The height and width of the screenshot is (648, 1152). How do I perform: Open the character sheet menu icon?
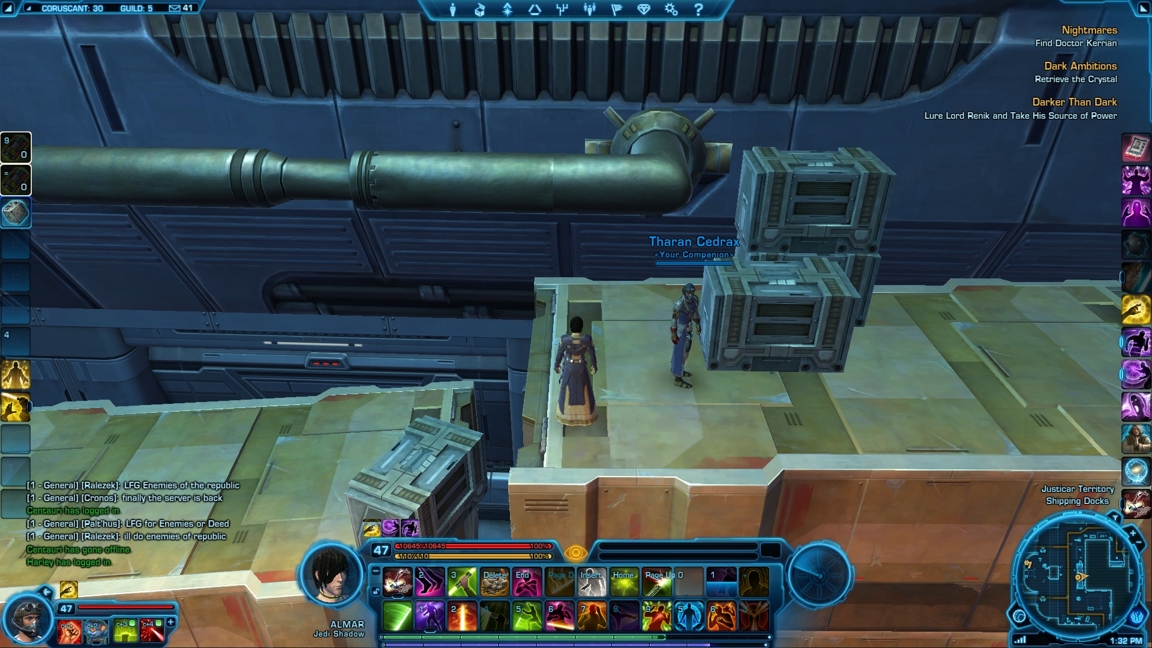tap(453, 10)
